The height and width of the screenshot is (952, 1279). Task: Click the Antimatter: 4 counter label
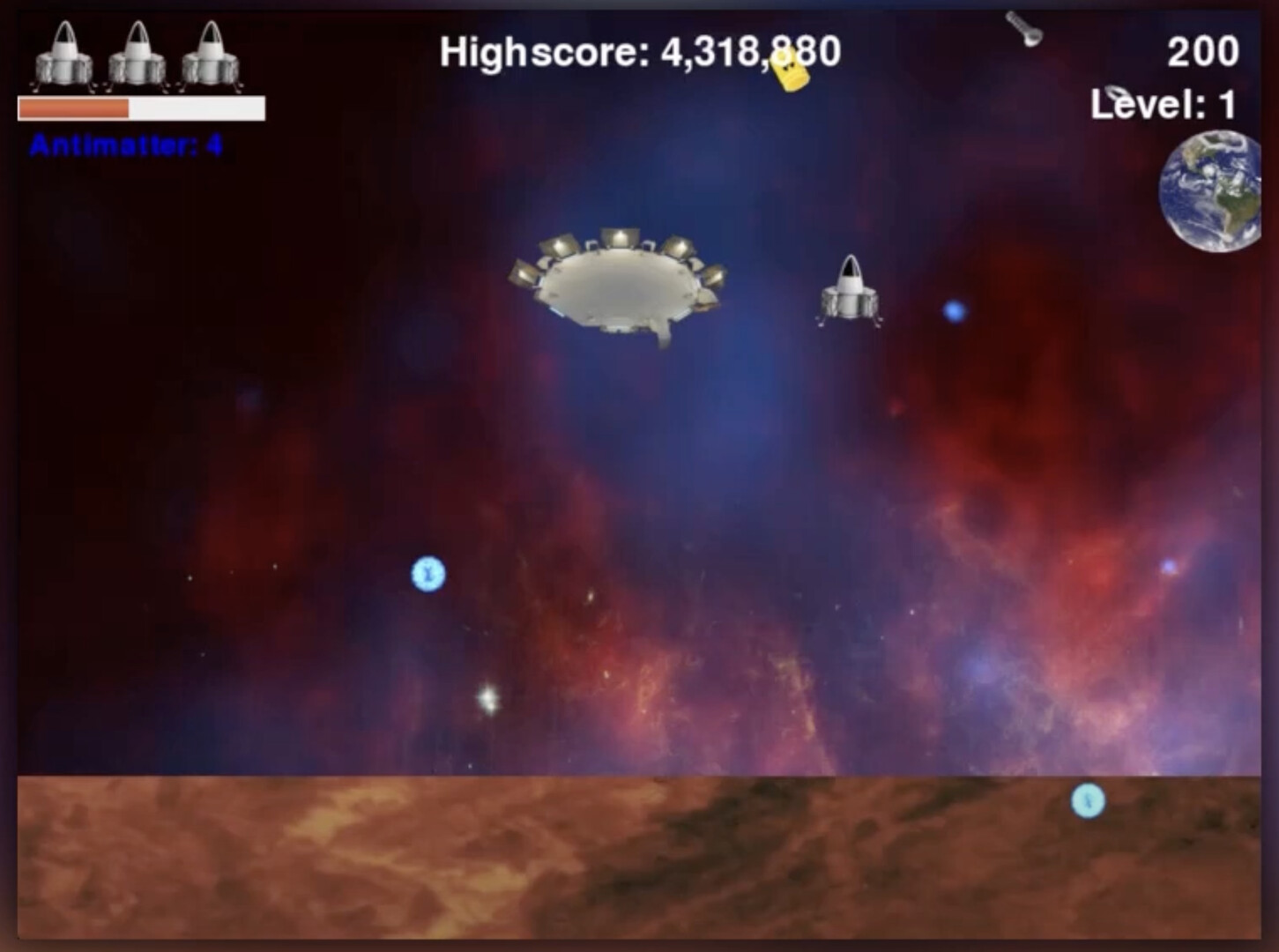click(126, 141)
